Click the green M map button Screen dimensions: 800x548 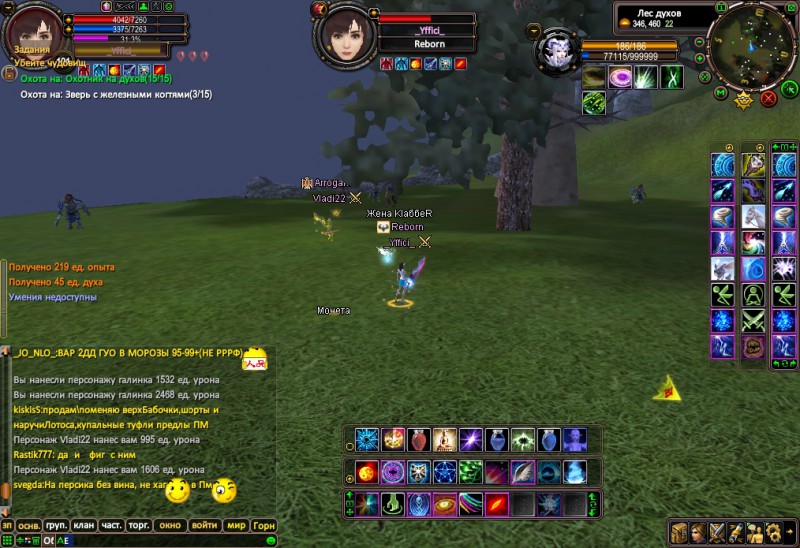719,93
